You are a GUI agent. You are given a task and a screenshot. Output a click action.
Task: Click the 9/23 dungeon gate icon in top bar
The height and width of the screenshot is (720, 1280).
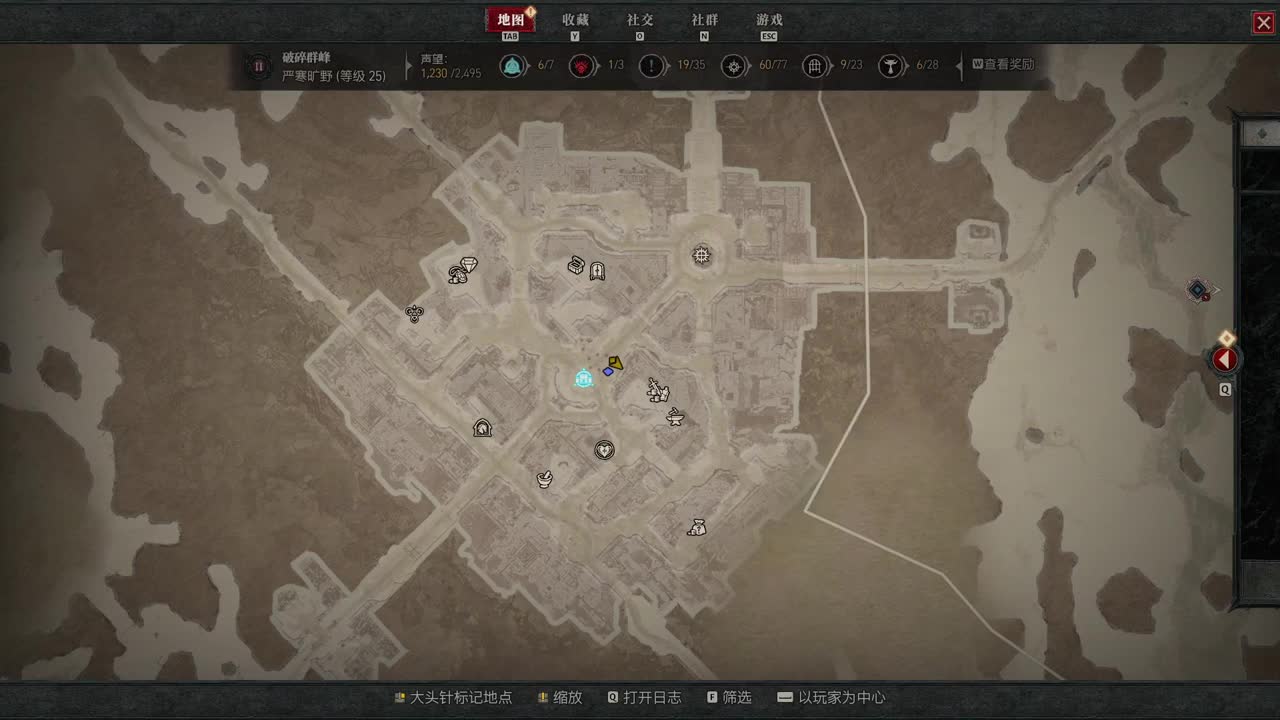[x=817, y=66]
